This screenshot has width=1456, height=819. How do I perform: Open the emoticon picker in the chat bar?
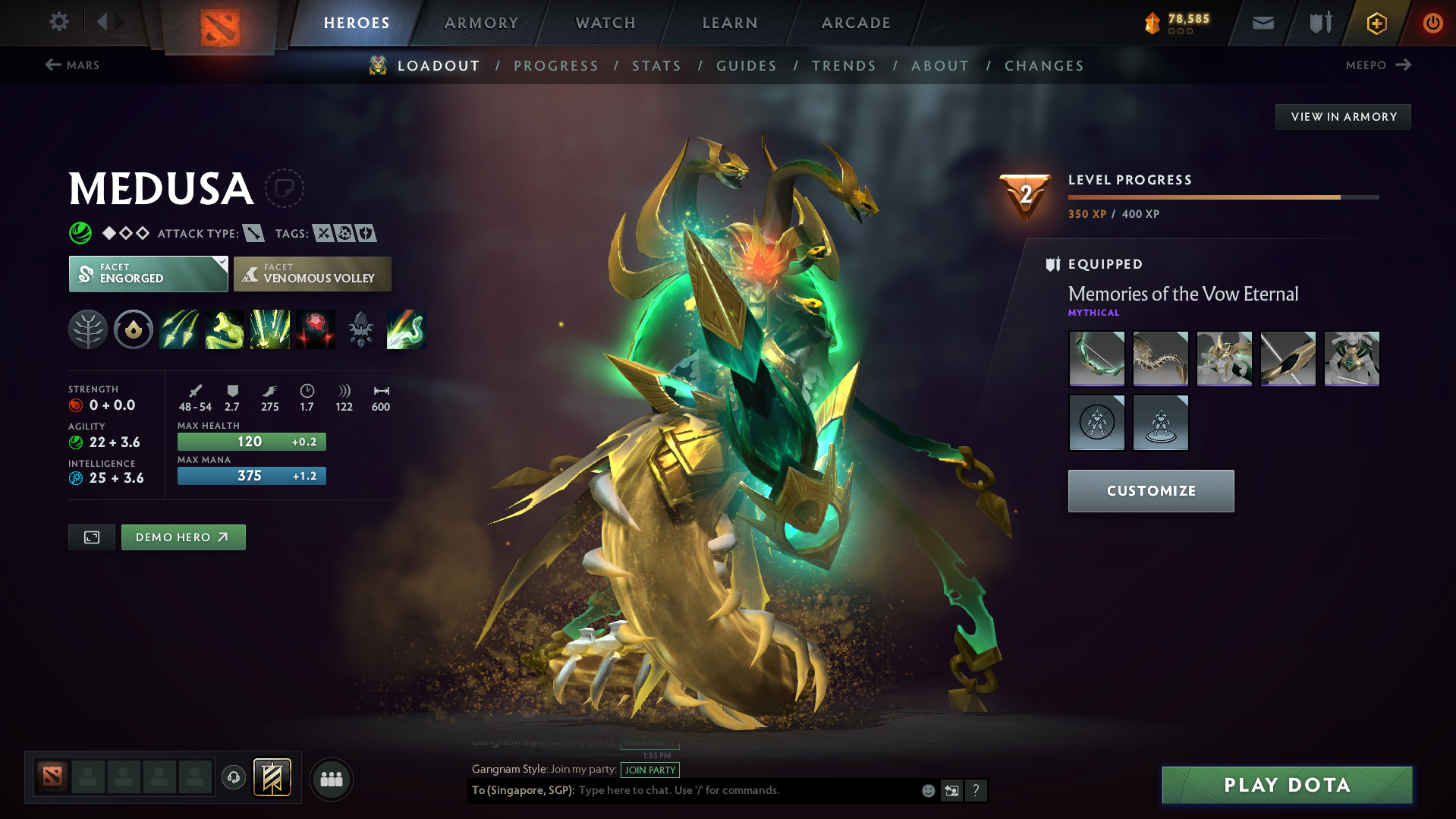927,790
